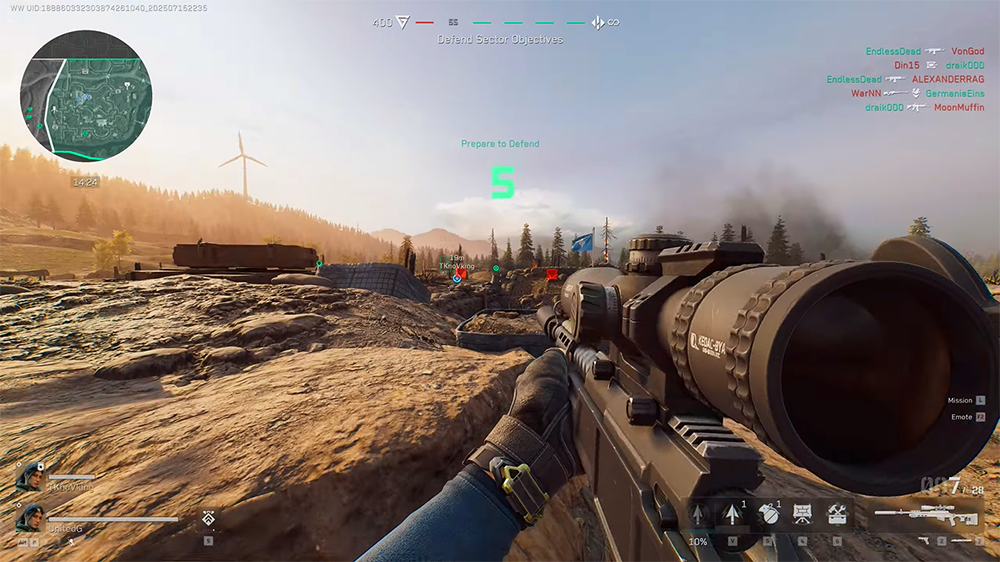
Task: Select the deployable panel on tripod gadget
Action: point(802,514)
